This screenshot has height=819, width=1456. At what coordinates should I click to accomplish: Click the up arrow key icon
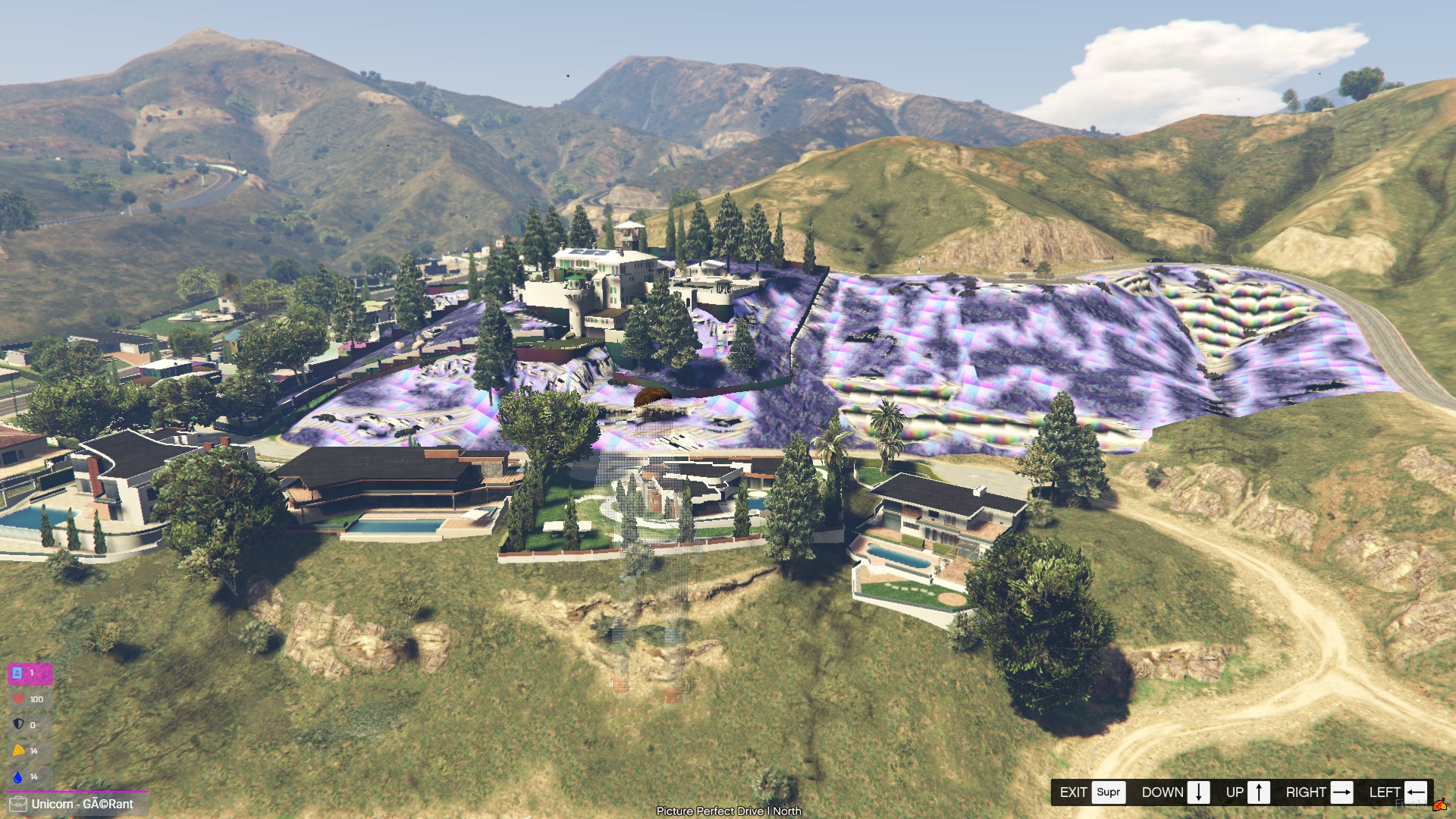pos(1259,792)
